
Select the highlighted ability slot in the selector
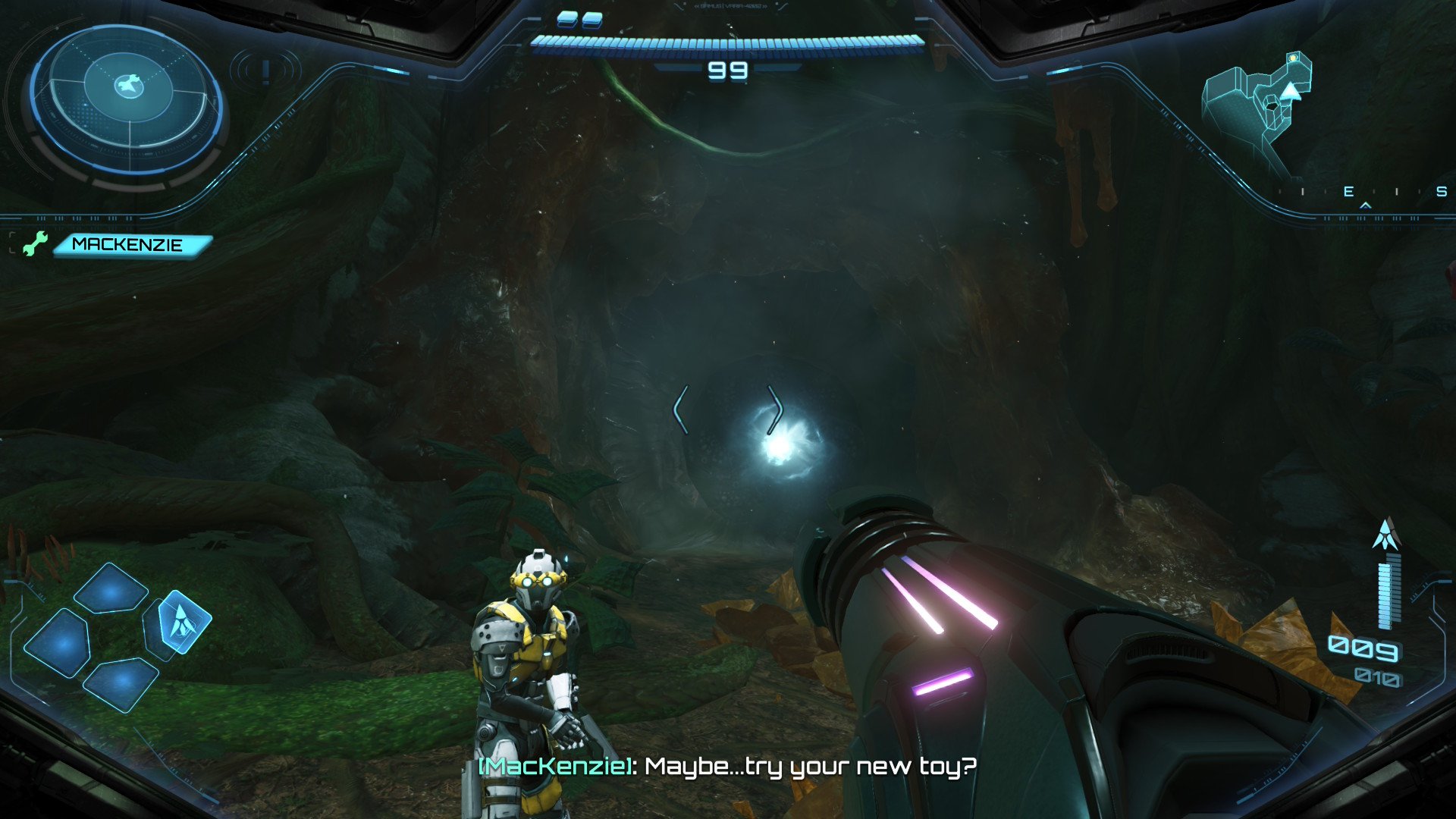tap(182, 622)
